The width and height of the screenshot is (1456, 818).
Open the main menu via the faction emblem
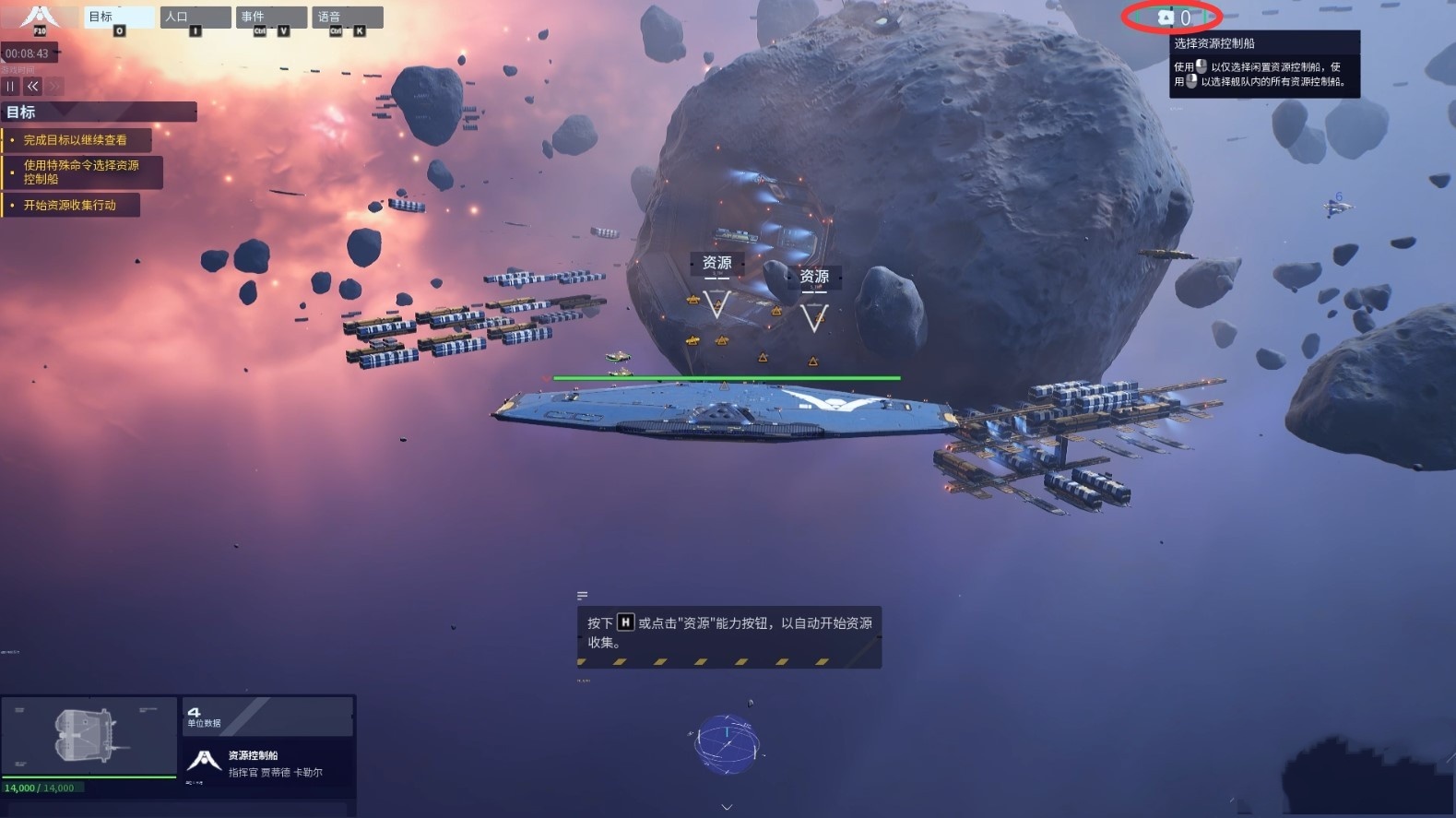tap(39, 18)
